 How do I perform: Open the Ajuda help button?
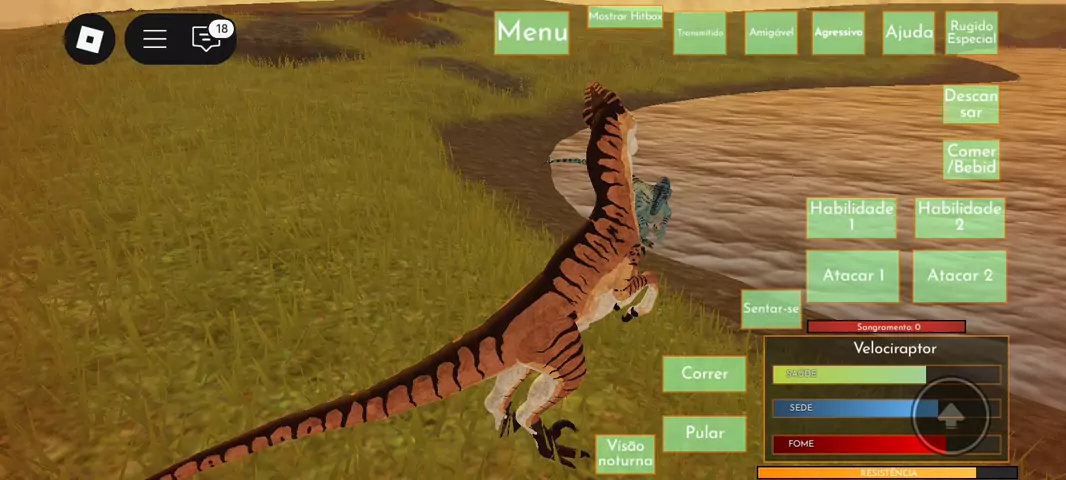click(909, 33)
